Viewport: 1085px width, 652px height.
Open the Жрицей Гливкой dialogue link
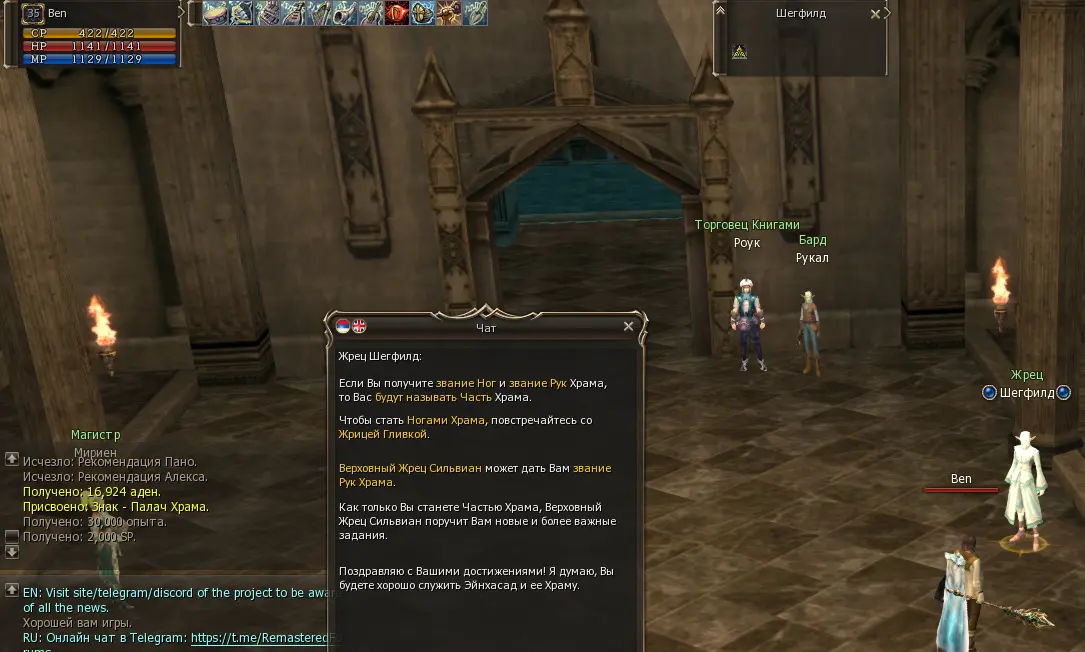coord(384,434)
